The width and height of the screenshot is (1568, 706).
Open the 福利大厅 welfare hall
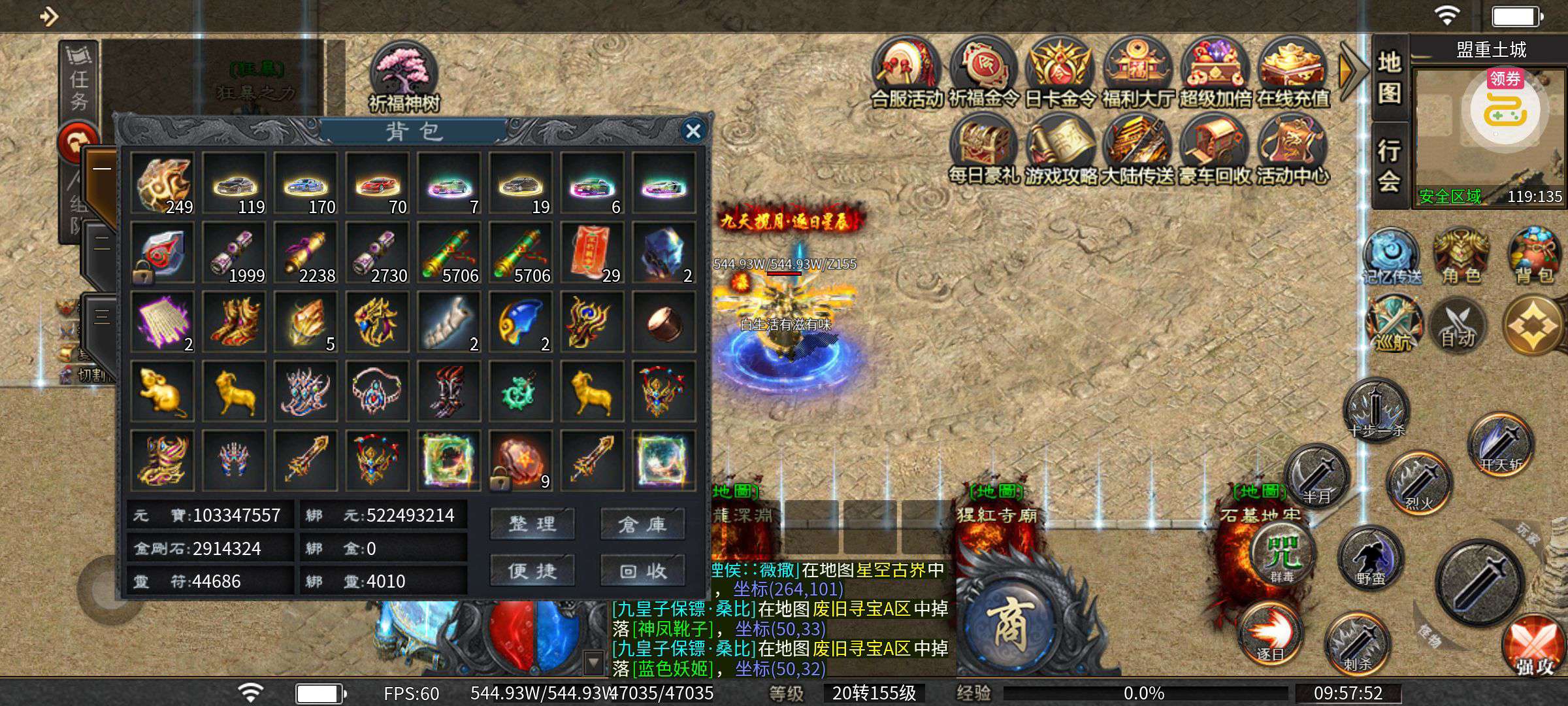click(x=1137, y=73)
